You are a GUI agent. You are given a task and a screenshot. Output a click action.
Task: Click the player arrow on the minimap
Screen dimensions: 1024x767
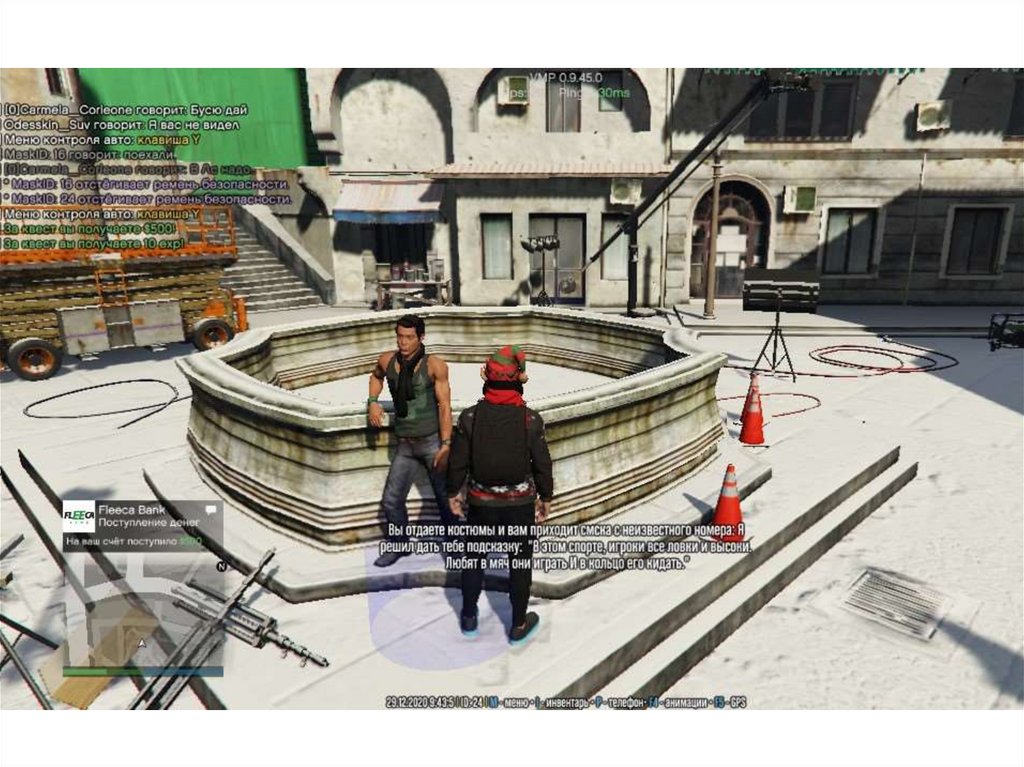(143, 643)
